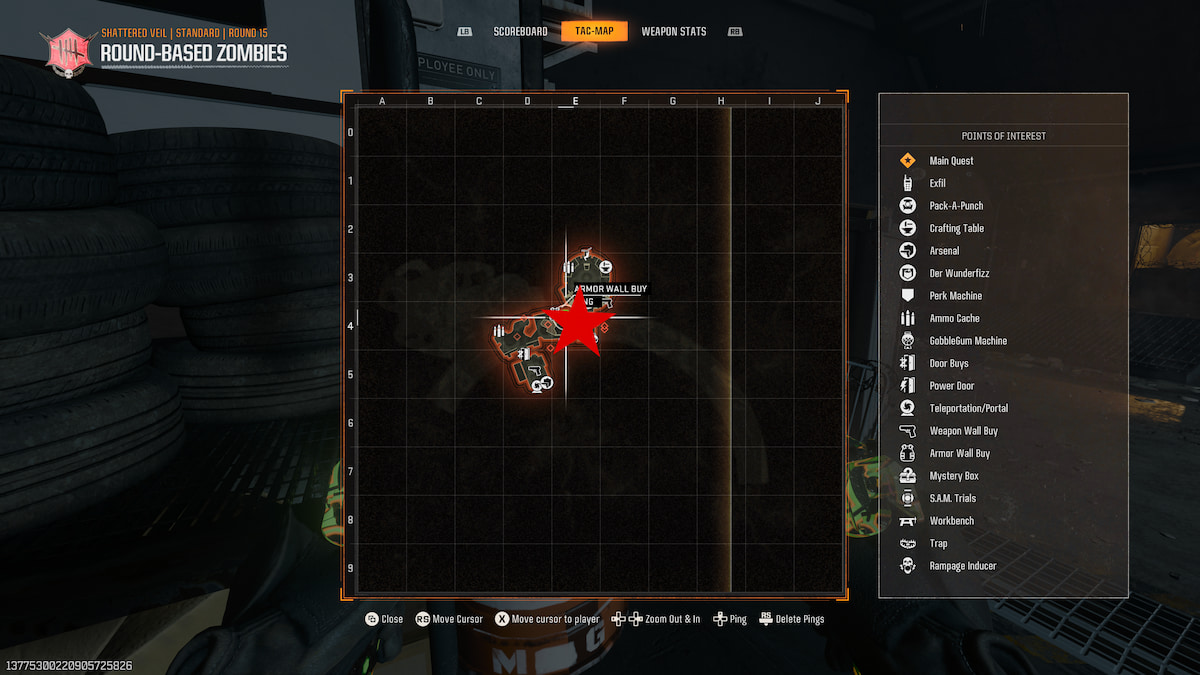The width and height of the screenshot is (1200, 675).
Task: Select the Arsenal marker on the map
Action: (x=547, y=382)
